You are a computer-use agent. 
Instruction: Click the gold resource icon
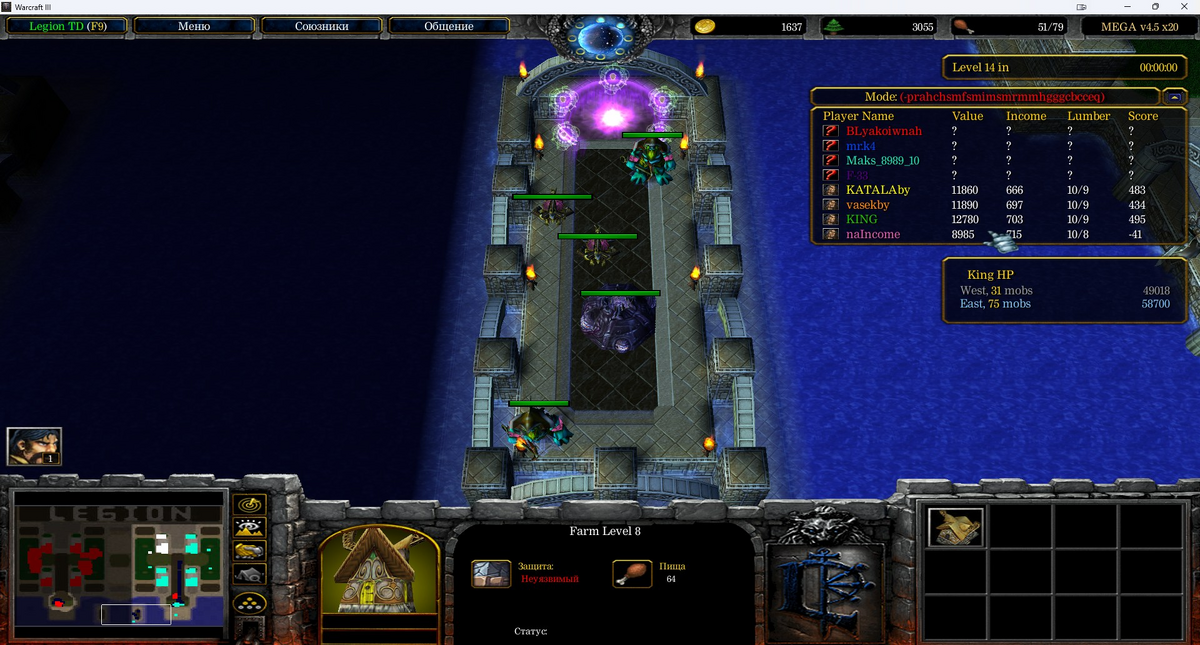(705, 27)
